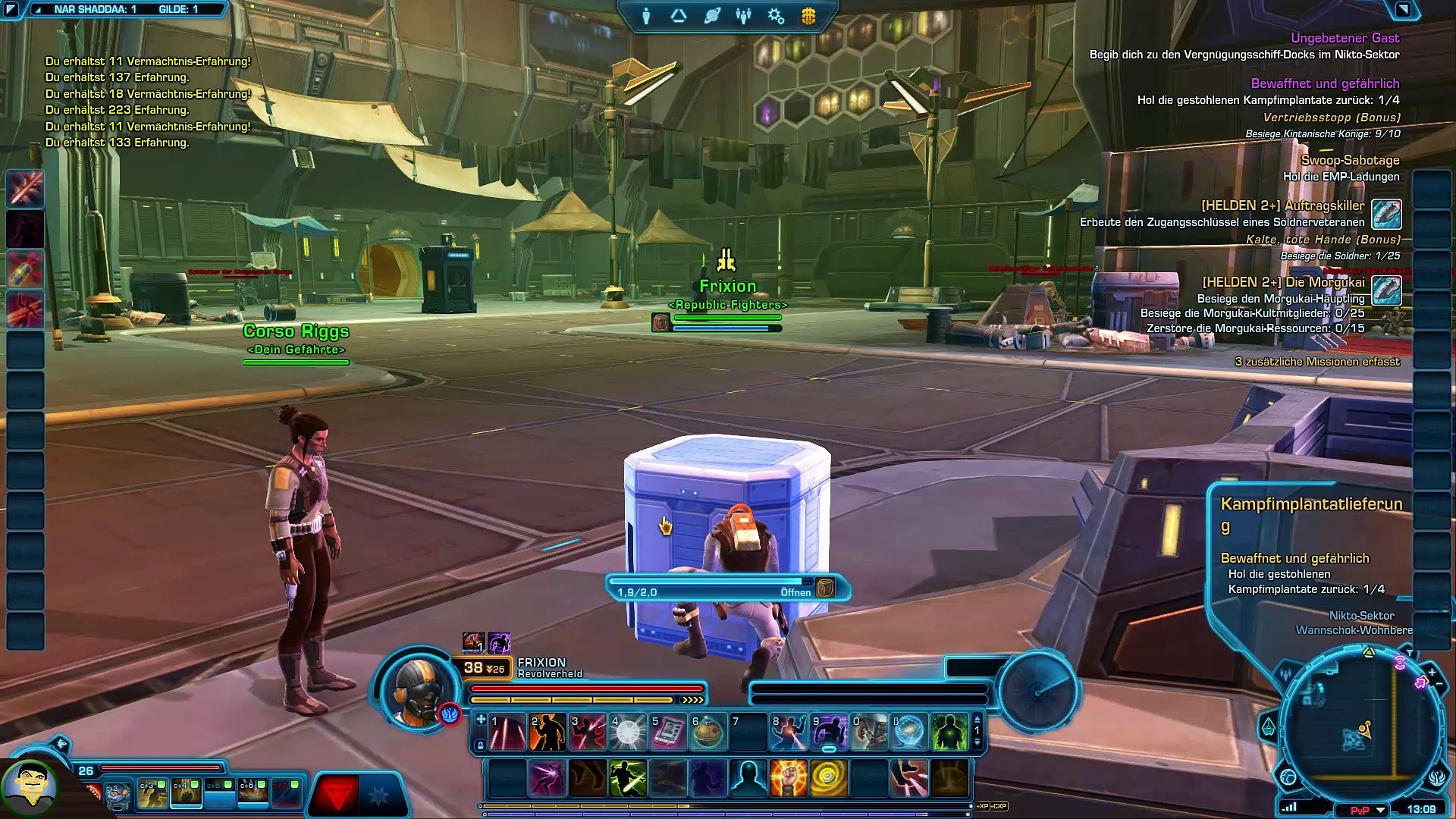This screenshot has height=819, width=1456.
Task: Track the Ungebetener Gast mission title
Action: (x=1345, y=38)
